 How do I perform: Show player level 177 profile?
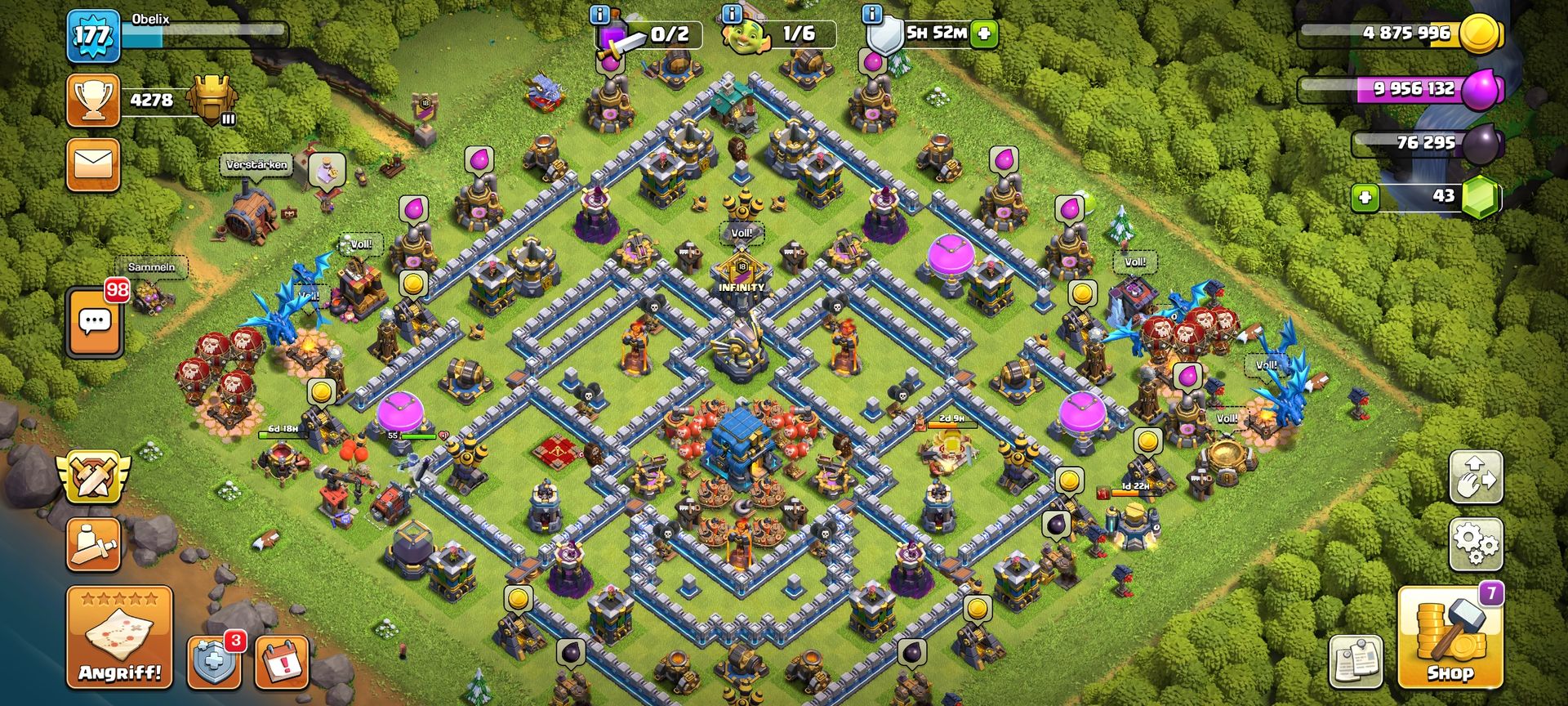92,35
